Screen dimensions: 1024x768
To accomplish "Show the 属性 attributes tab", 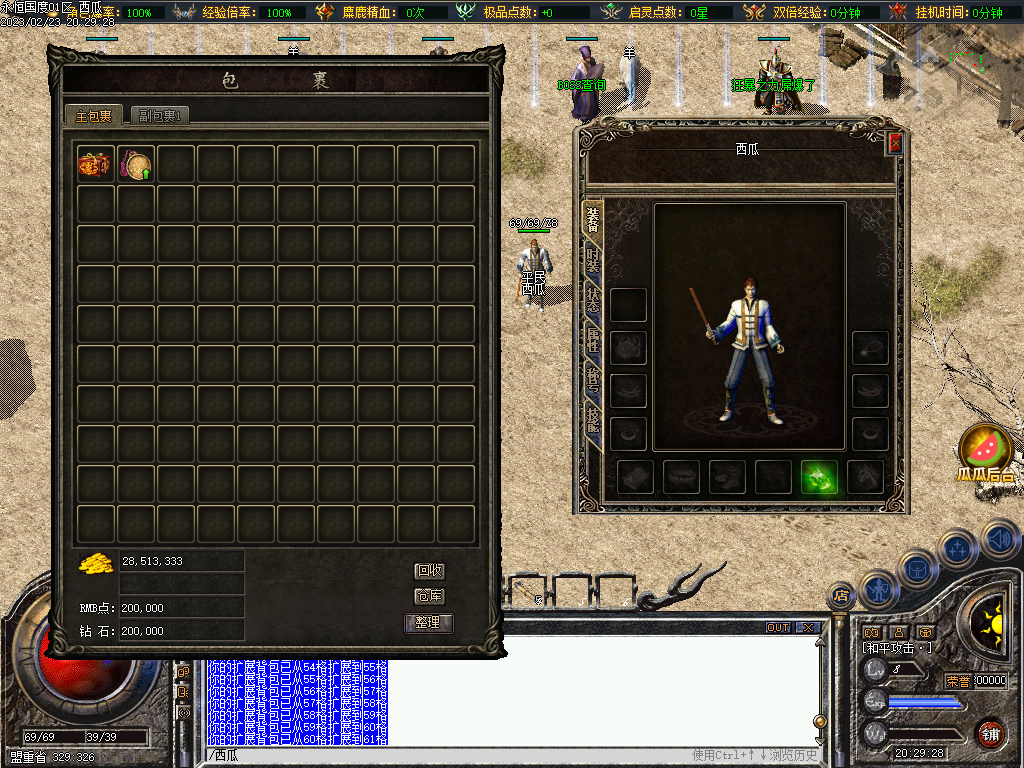I will [593, 340].
